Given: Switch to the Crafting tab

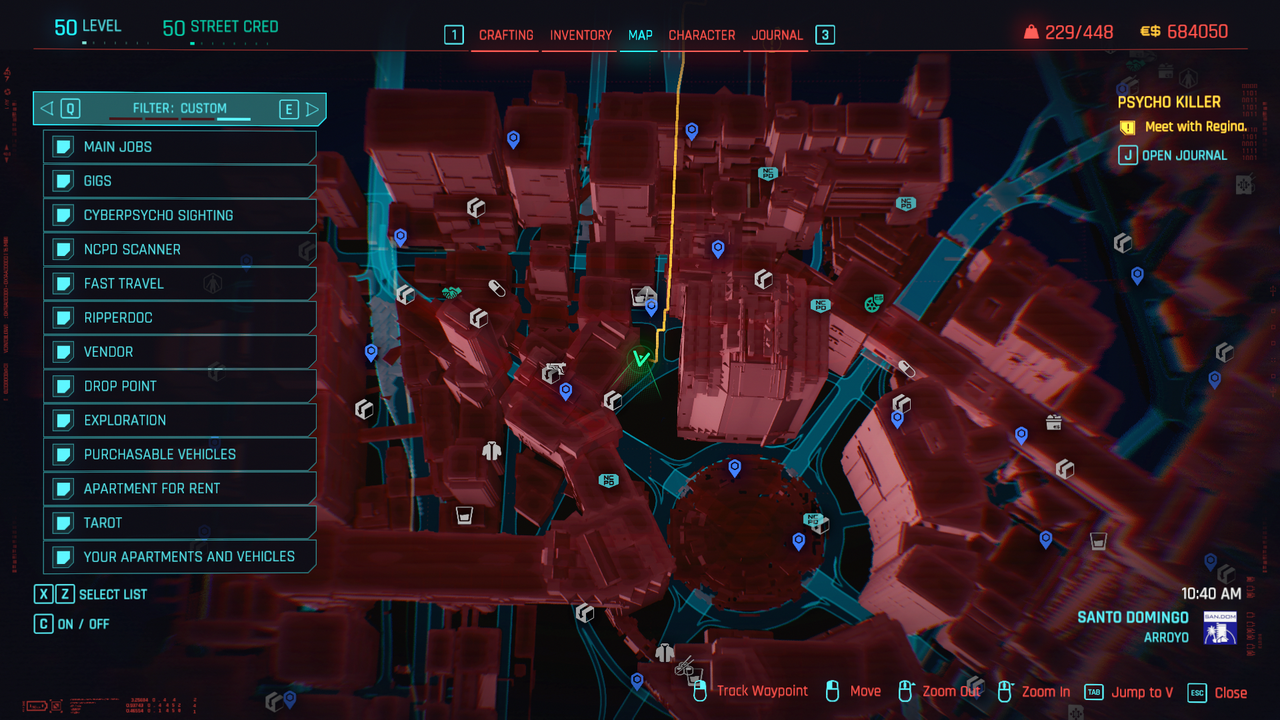Looking at the screenshot, I should point(506,35).
